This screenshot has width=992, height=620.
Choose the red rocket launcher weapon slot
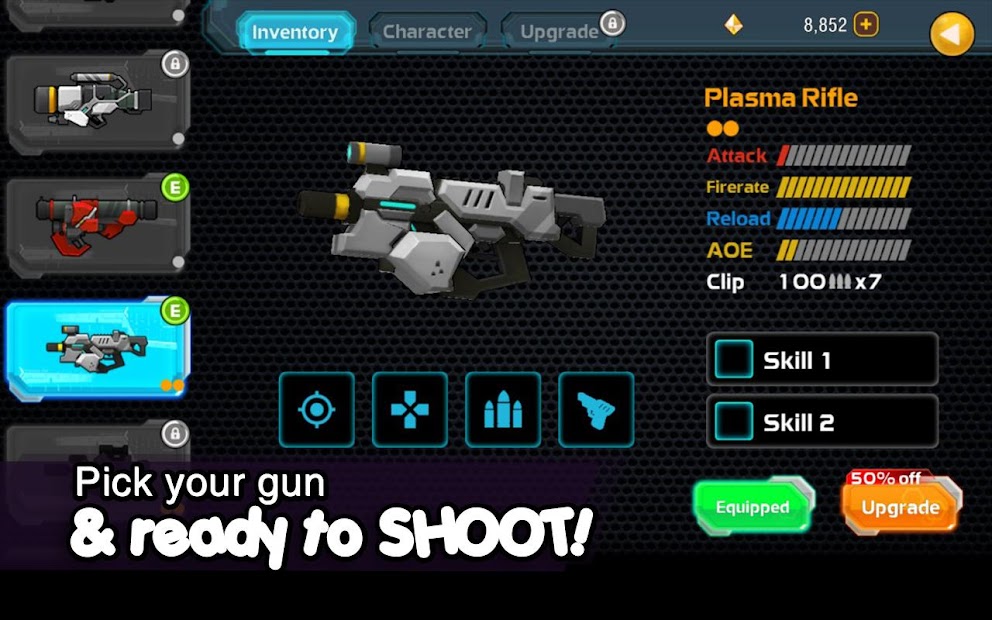point(97,224)
